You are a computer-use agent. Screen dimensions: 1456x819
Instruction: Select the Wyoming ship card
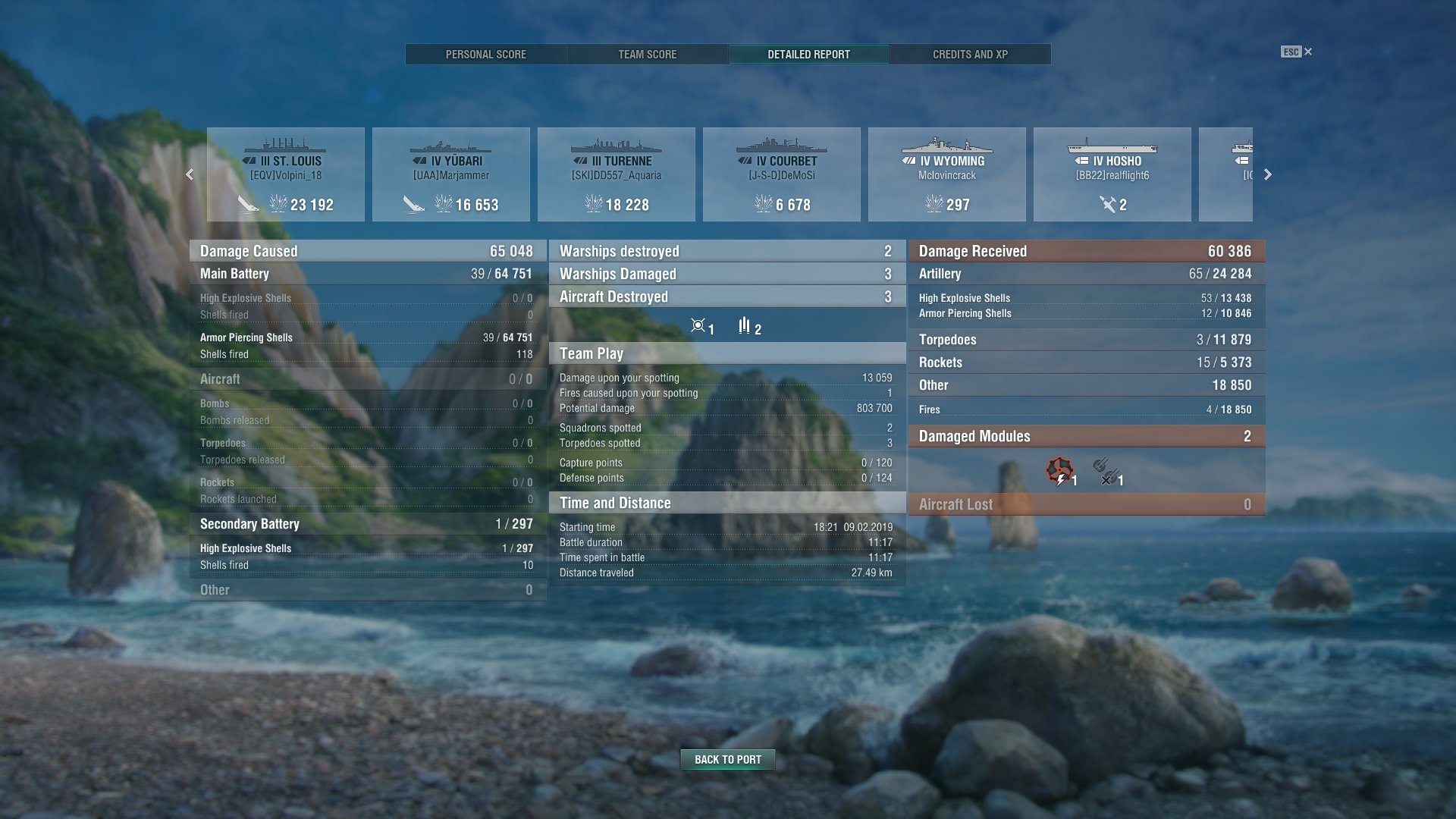point(947,174)
